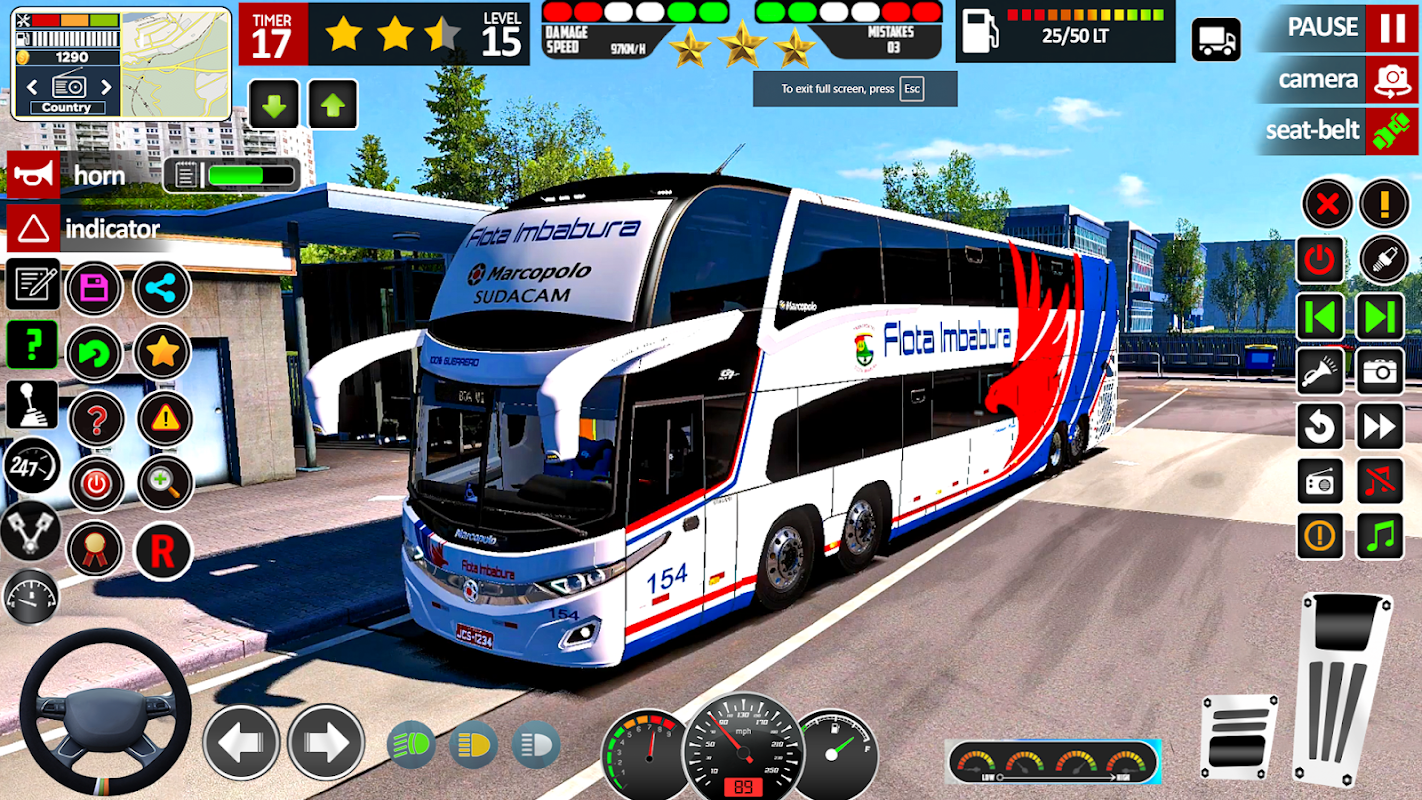
Task: Click the red X close button
Action: click(x=1326, y=205)
